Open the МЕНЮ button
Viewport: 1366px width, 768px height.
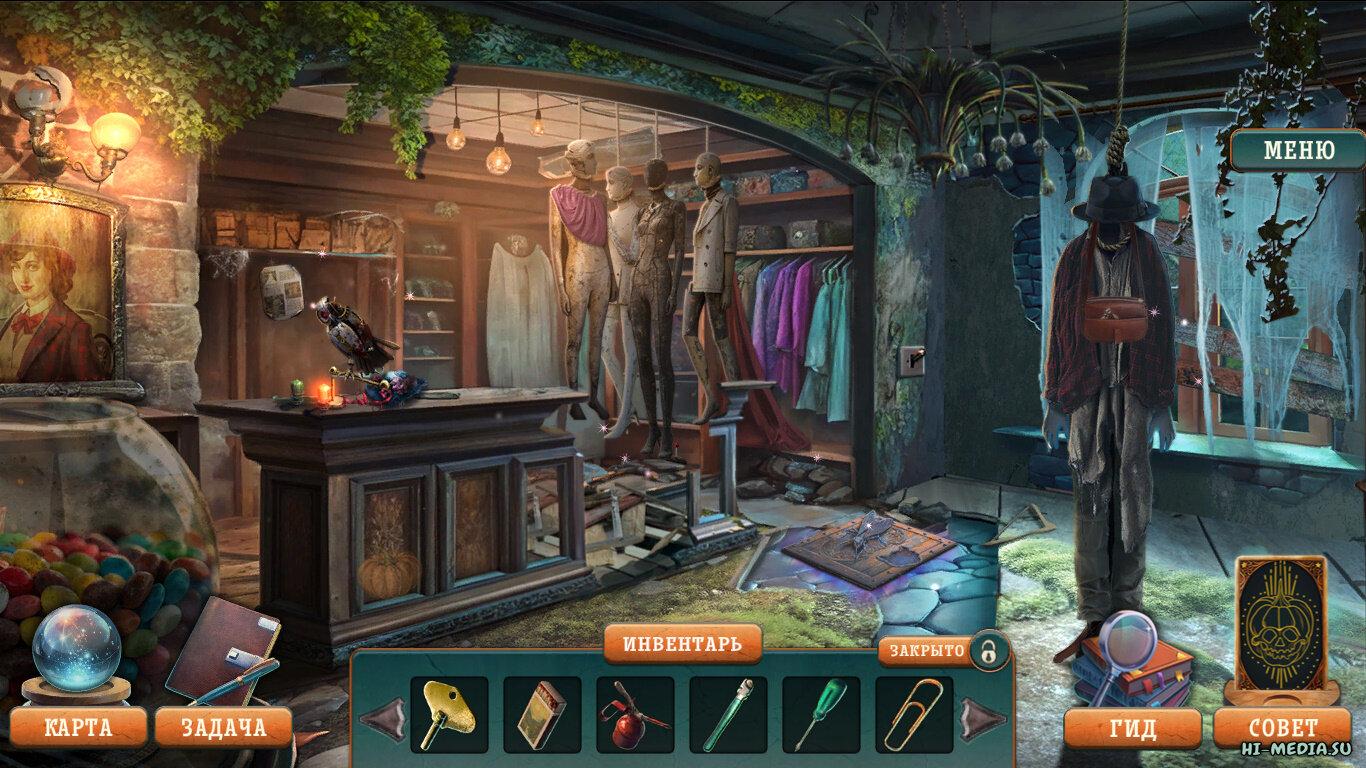click(x=1298, y=151)
